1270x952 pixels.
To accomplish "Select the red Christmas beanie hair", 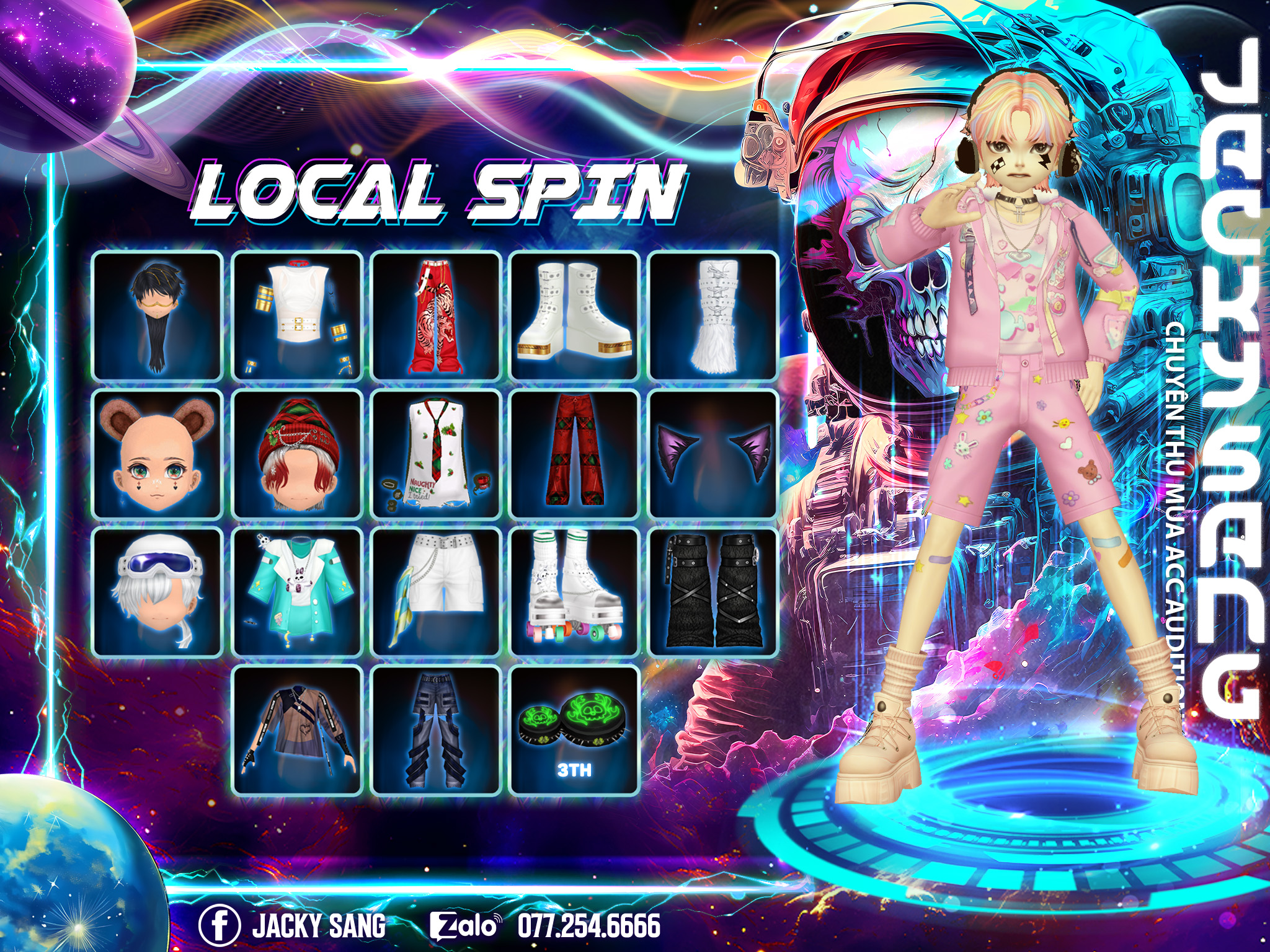I will pos(297,454).
